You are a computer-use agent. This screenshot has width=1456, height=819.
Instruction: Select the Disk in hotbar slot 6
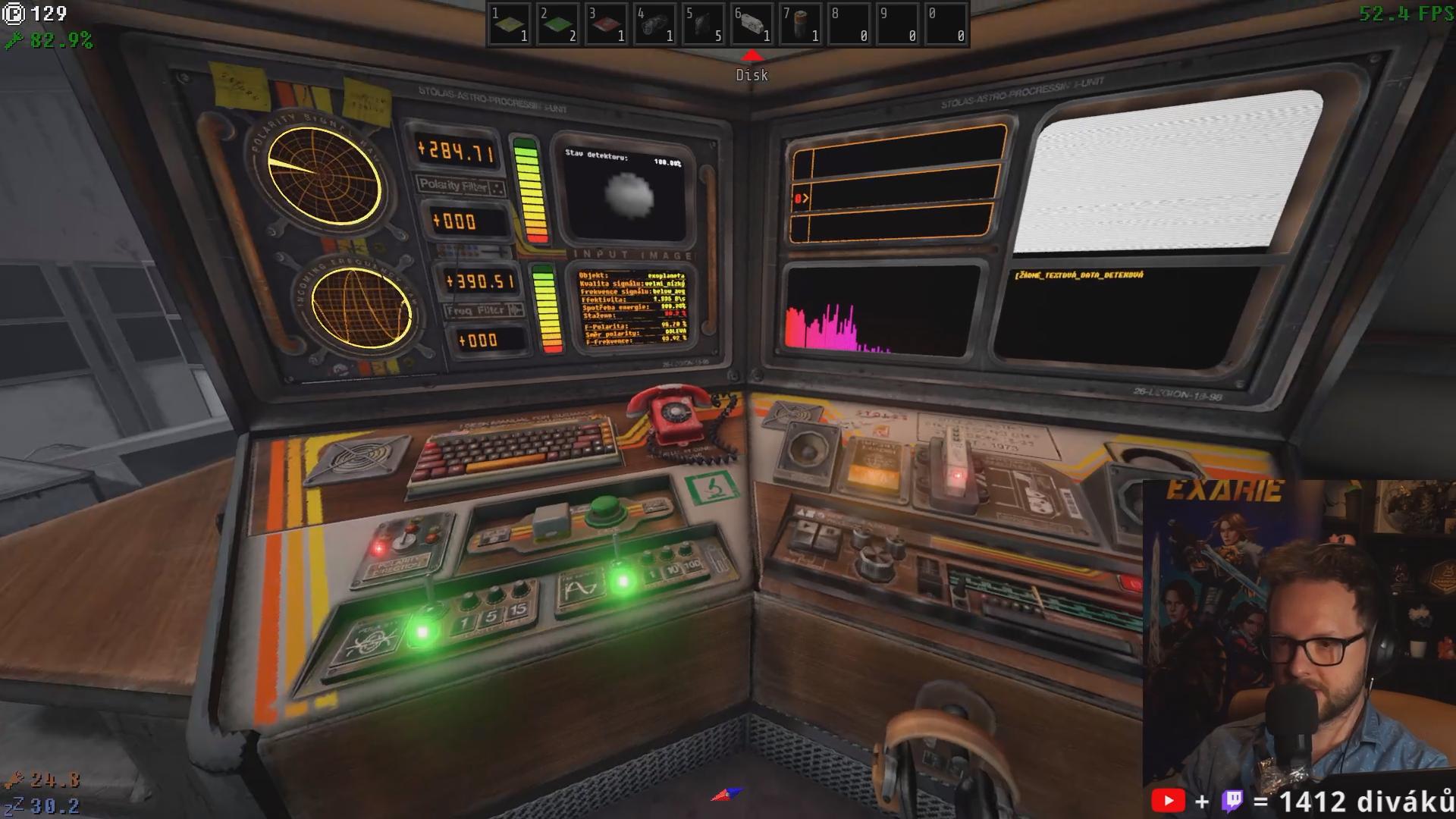[x=752, y=24]
